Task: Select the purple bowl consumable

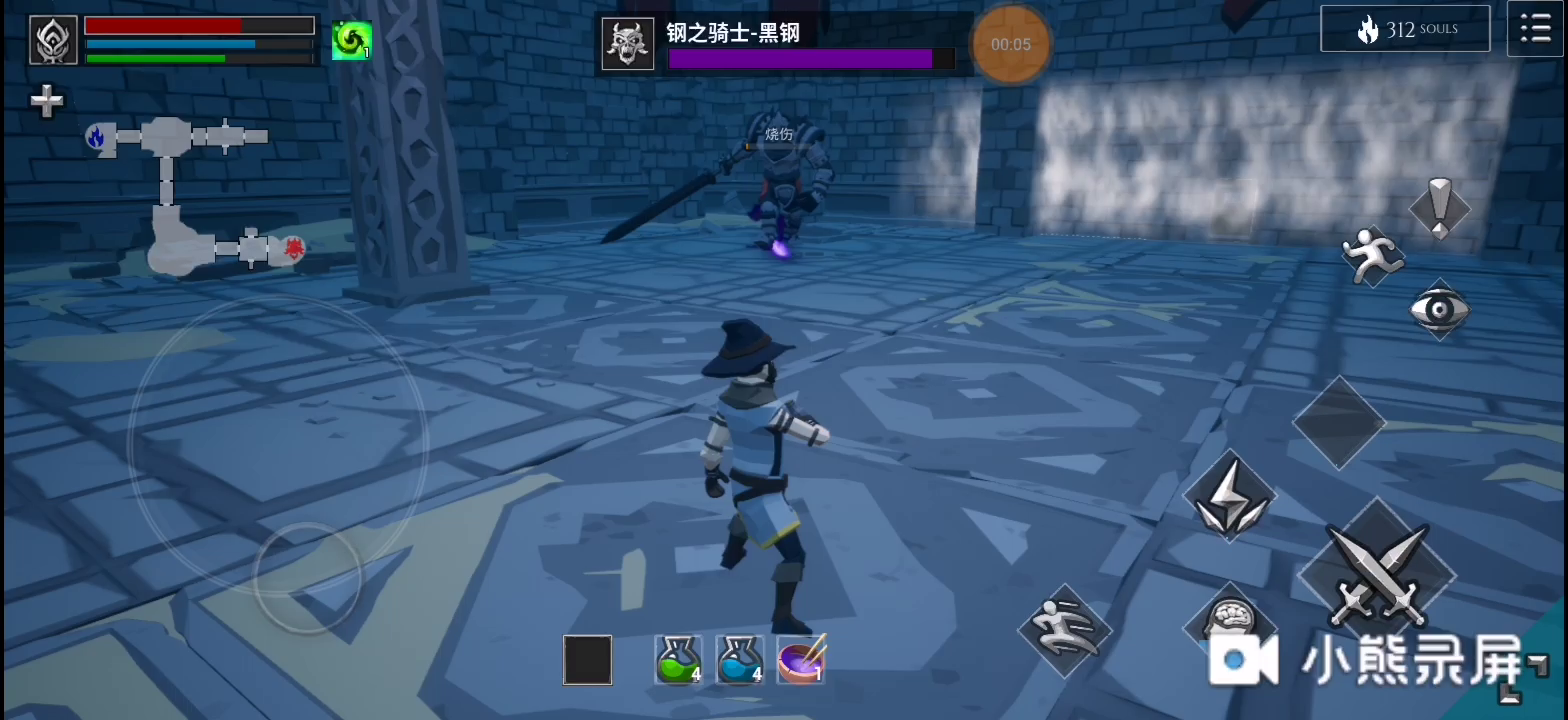Action: pos(803,660)
